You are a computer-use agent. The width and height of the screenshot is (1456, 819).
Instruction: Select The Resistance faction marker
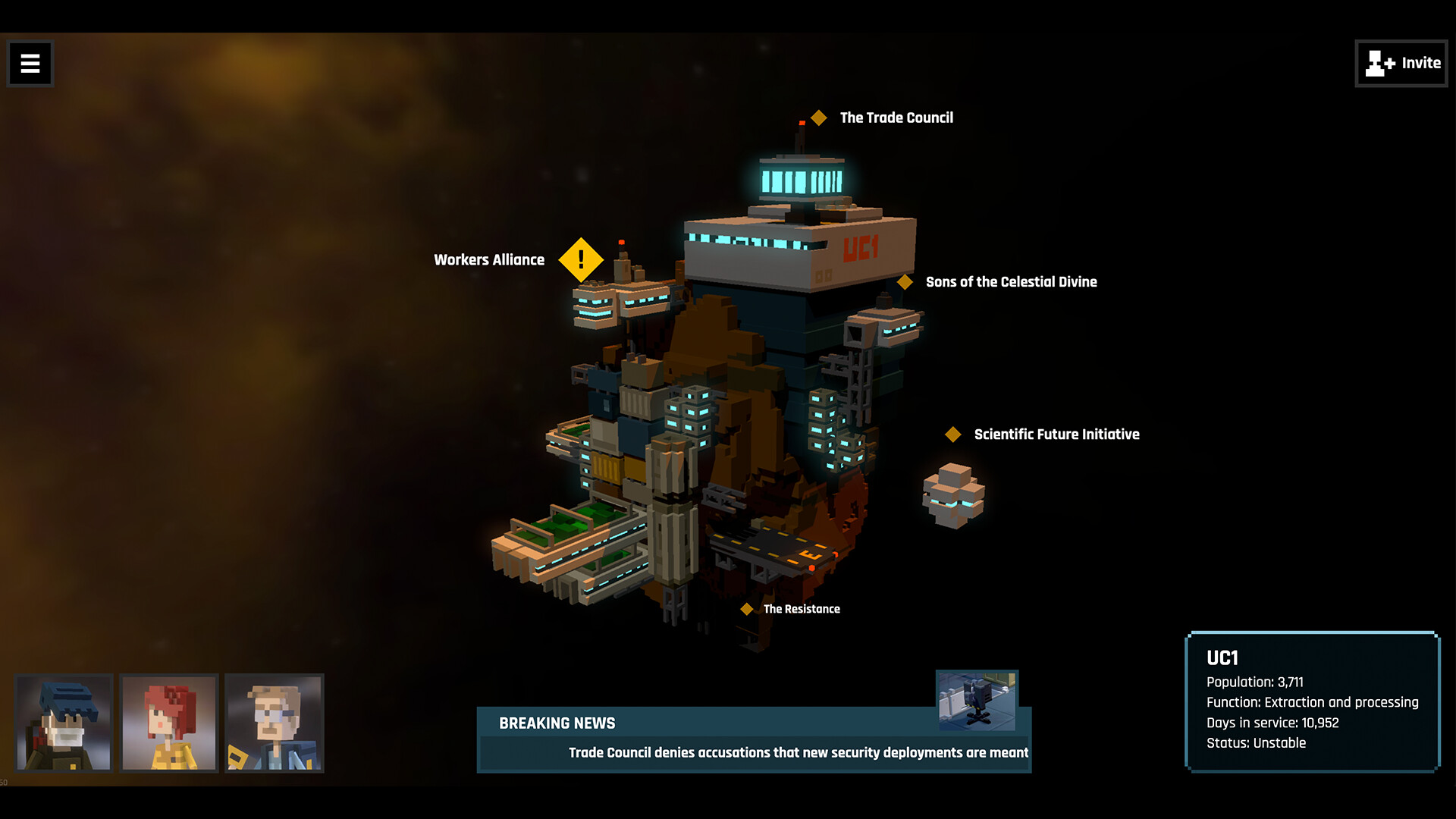(x=746, y=607)
